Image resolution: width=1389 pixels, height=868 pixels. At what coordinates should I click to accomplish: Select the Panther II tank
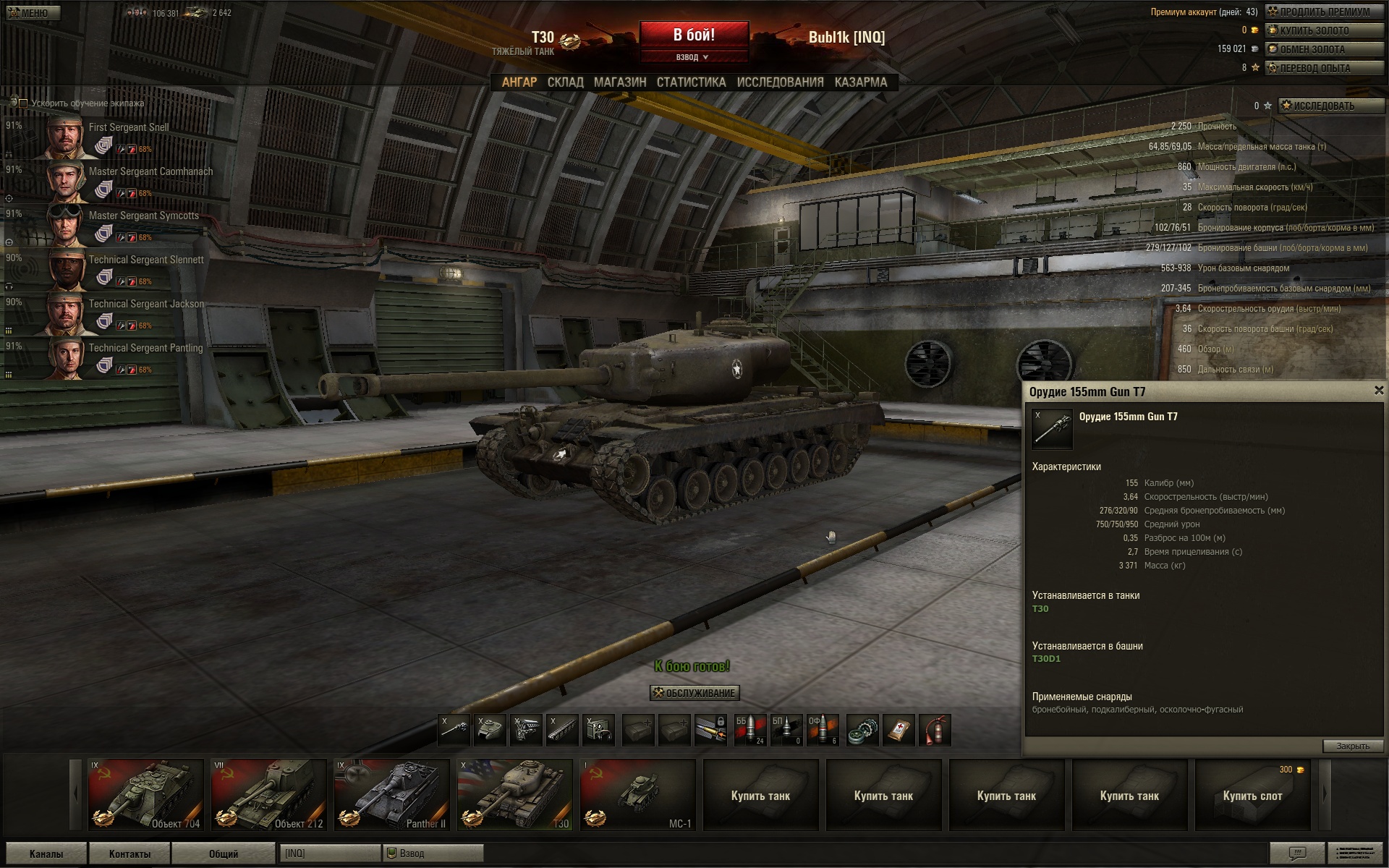point(391,794)
